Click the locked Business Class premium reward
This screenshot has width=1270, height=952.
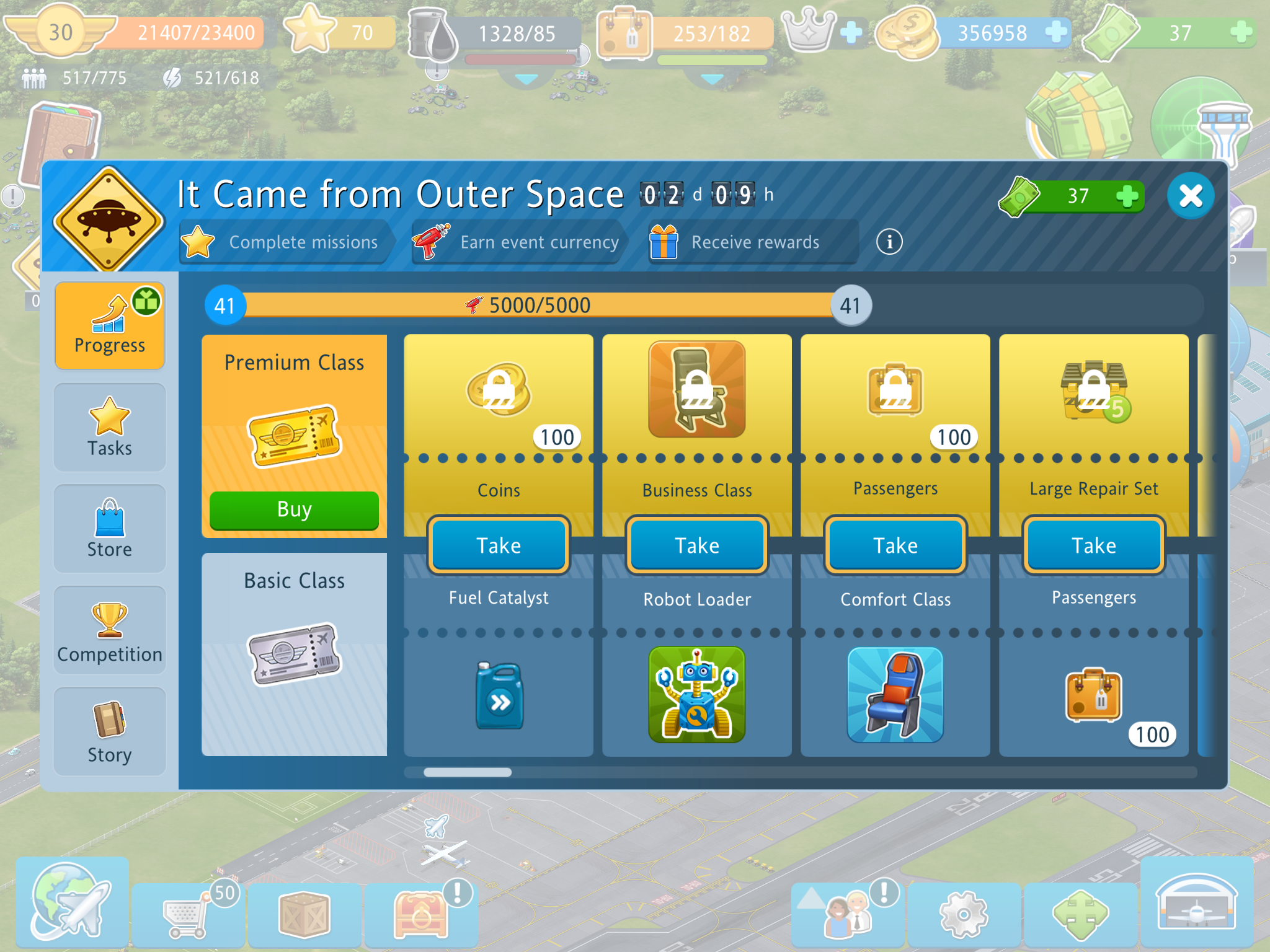[697, 390]
